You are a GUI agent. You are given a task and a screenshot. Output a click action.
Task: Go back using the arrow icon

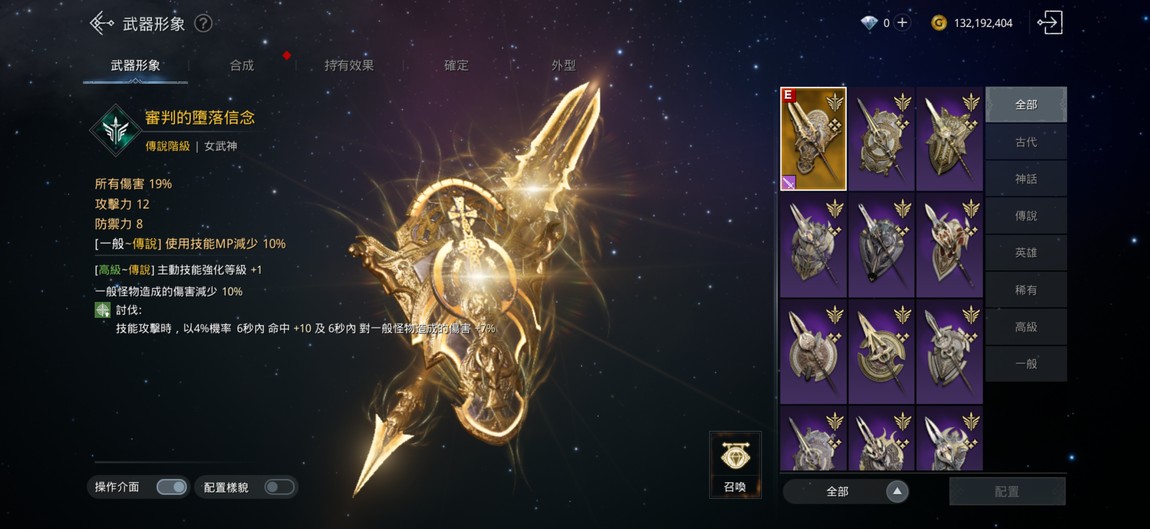coord(101,23)
